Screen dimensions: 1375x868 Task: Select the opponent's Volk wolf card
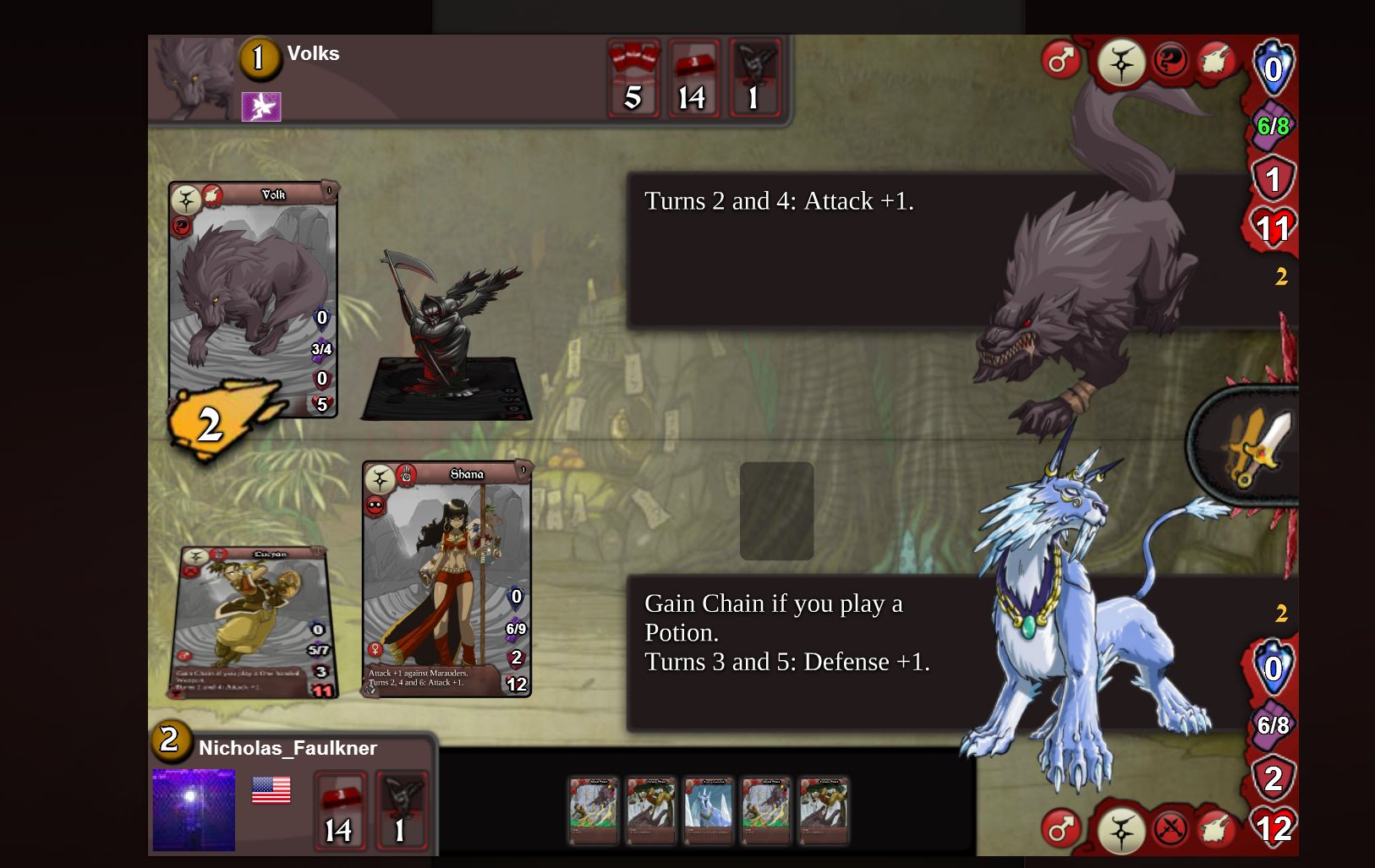[x=253, y=299]
